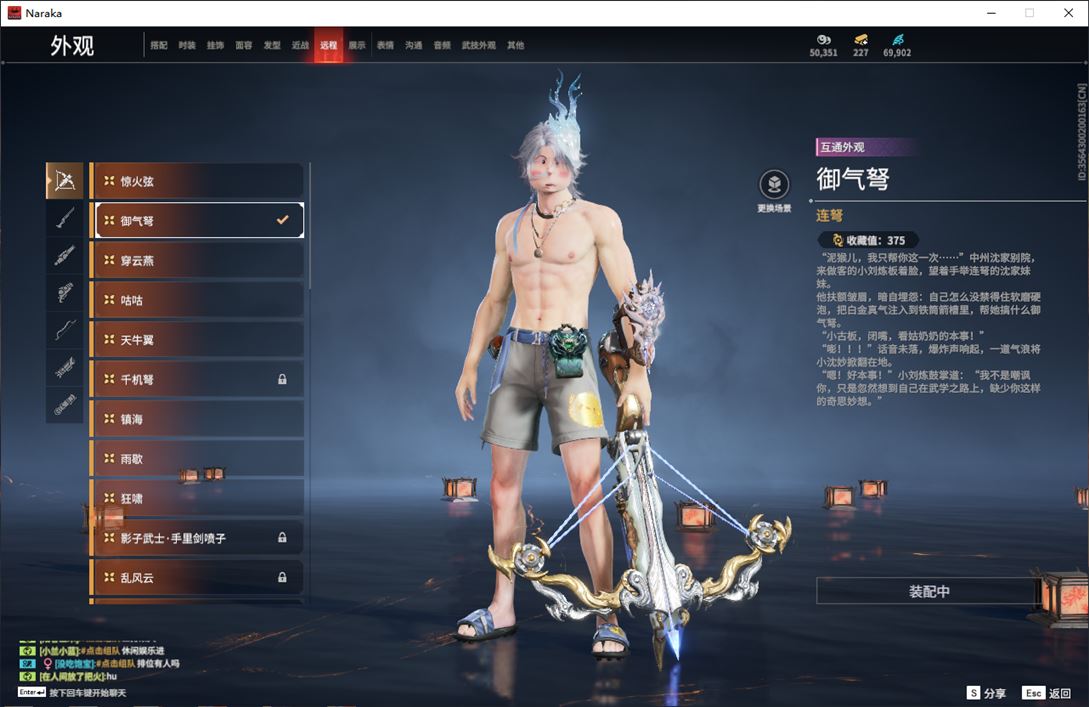Open the 武技外观 tab
The width and height of the screenshot is (1089, 707).
(x=478, y=45)
